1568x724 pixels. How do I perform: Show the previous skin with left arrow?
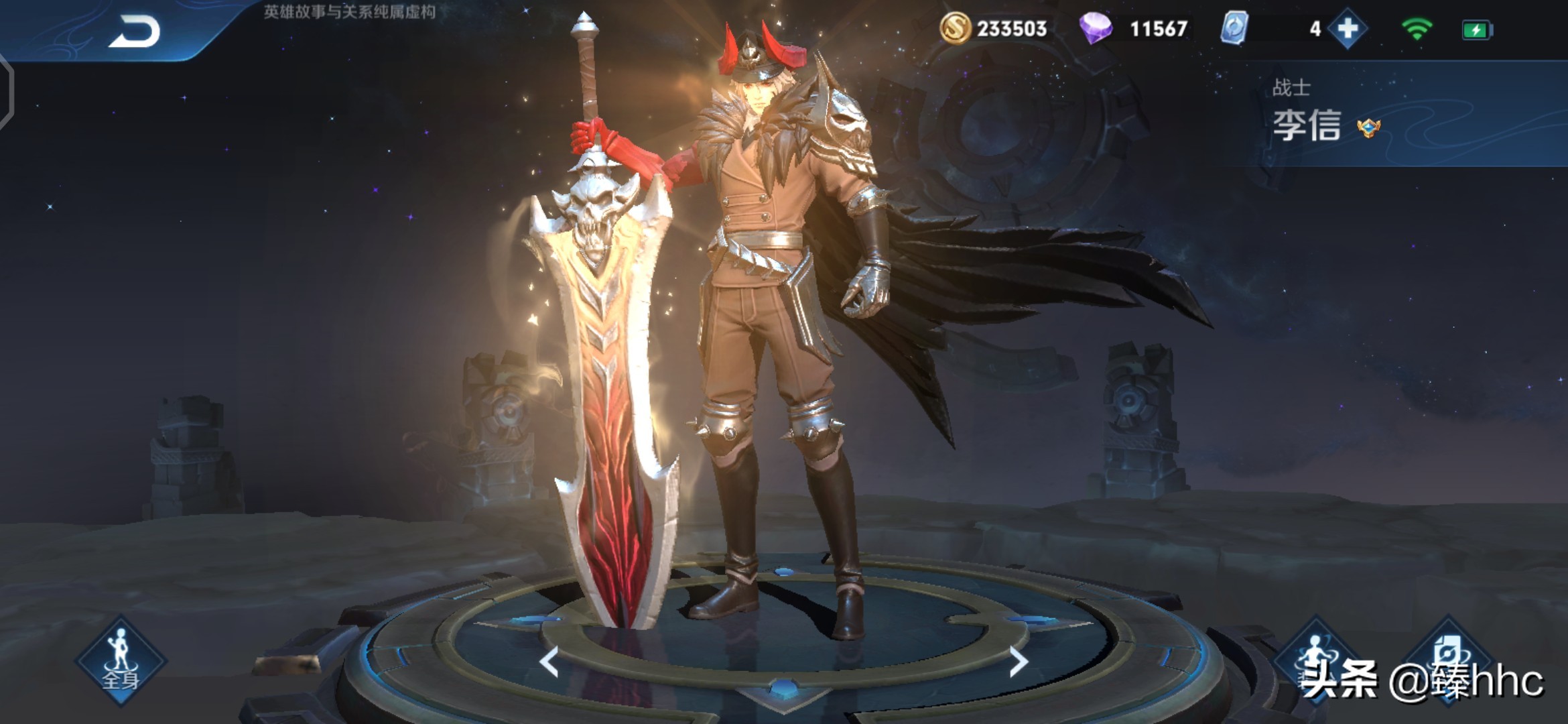coord(549,662)
